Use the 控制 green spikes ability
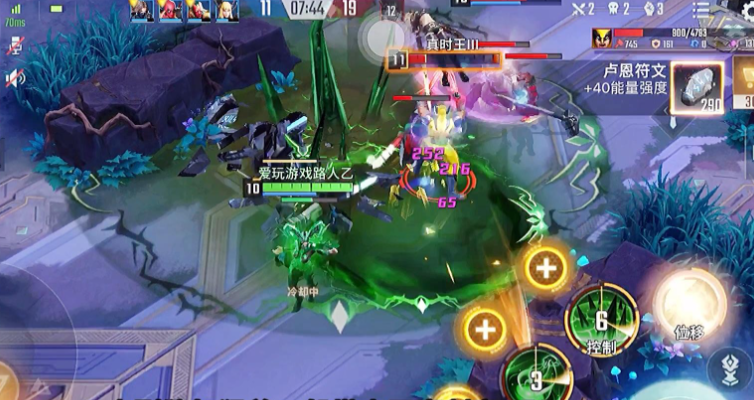Viewport: 754px width, 400px height. tap(601, 321)
